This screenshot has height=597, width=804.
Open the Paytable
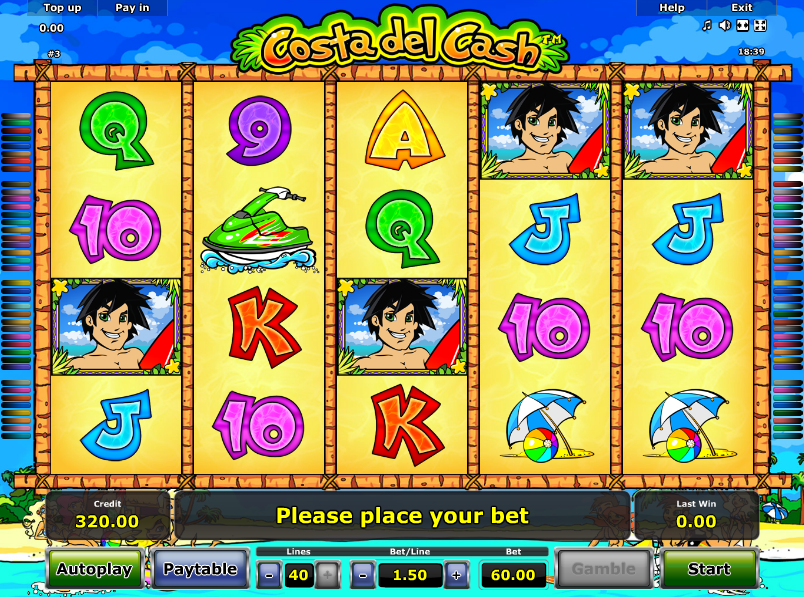pyautogui.click(x=200, y=569)
